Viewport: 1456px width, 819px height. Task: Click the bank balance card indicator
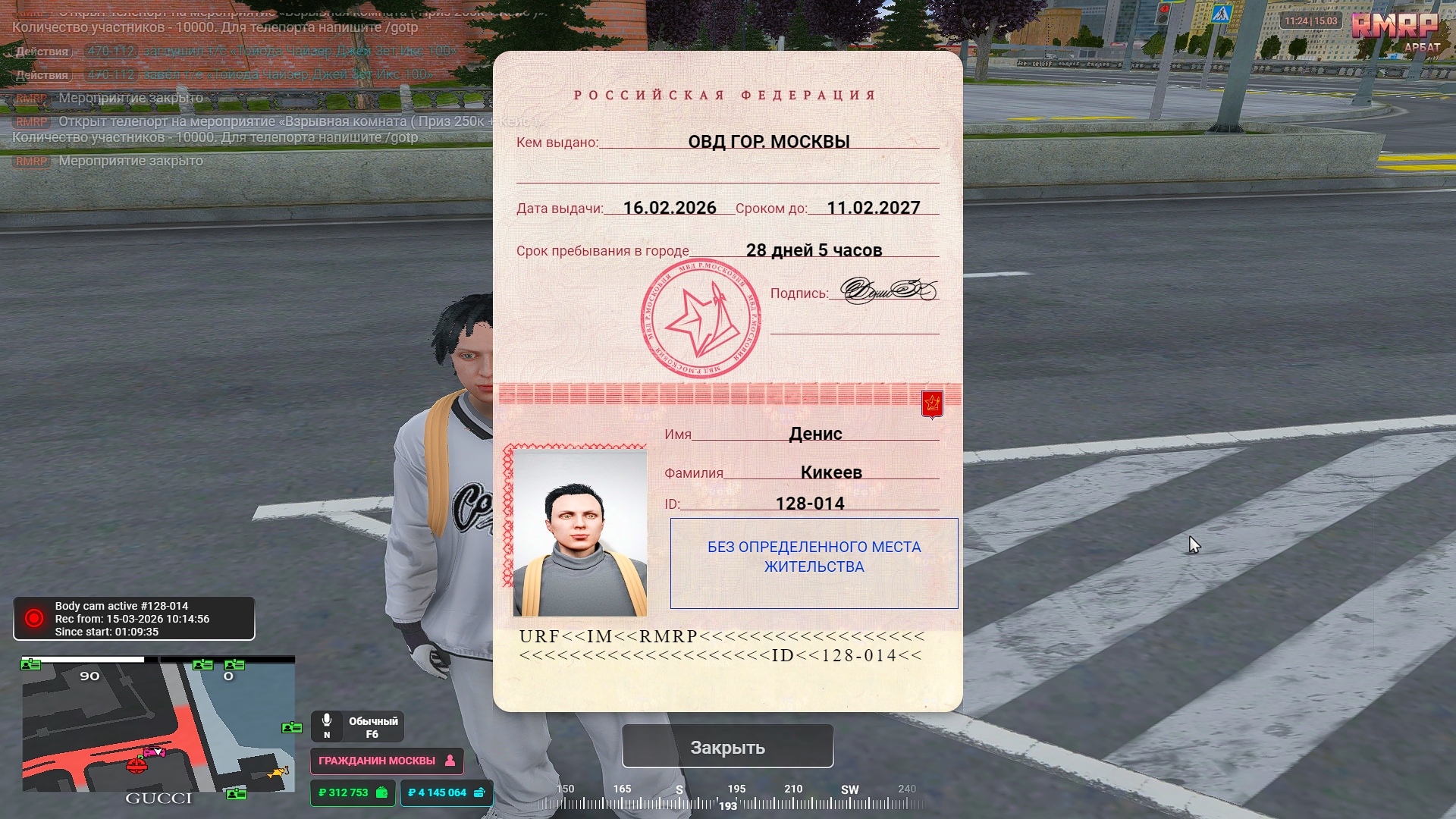[x=446, y=792]
